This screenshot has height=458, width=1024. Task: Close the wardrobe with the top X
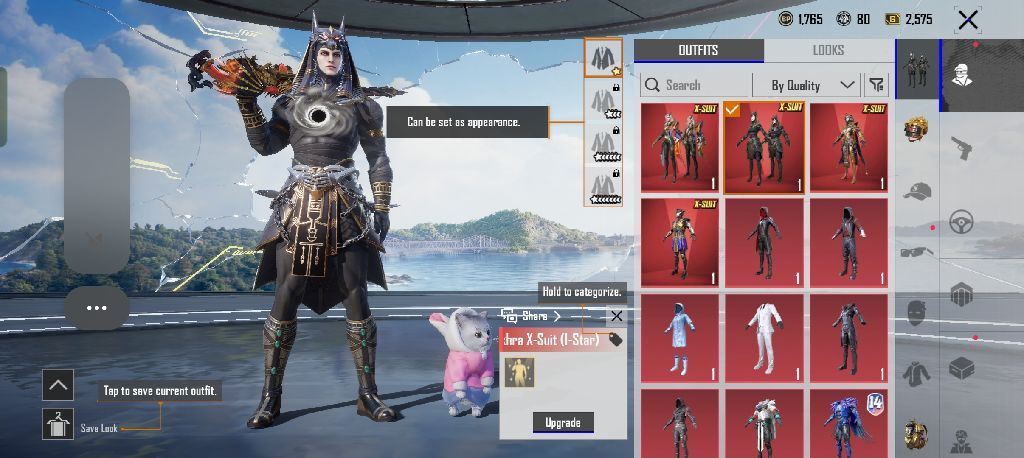(x=967, y=19)
